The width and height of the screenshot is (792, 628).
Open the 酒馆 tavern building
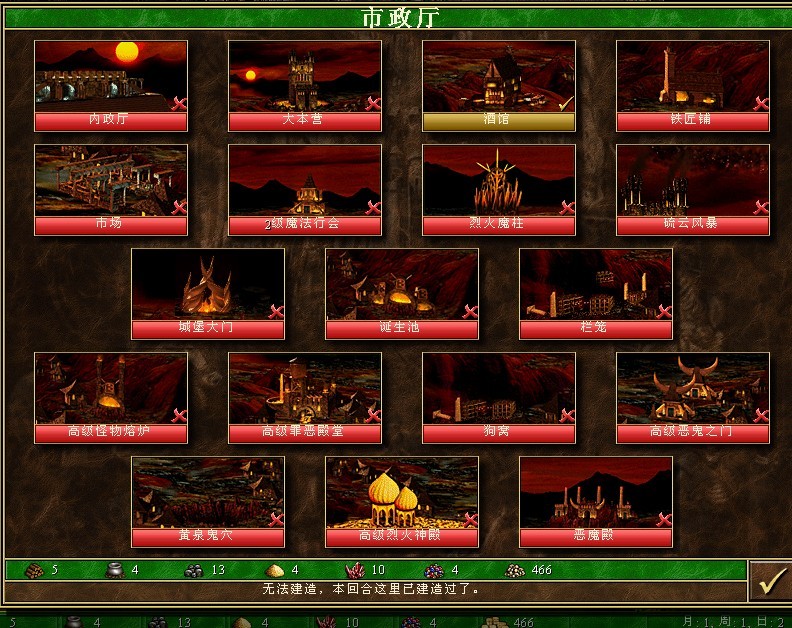499,86
